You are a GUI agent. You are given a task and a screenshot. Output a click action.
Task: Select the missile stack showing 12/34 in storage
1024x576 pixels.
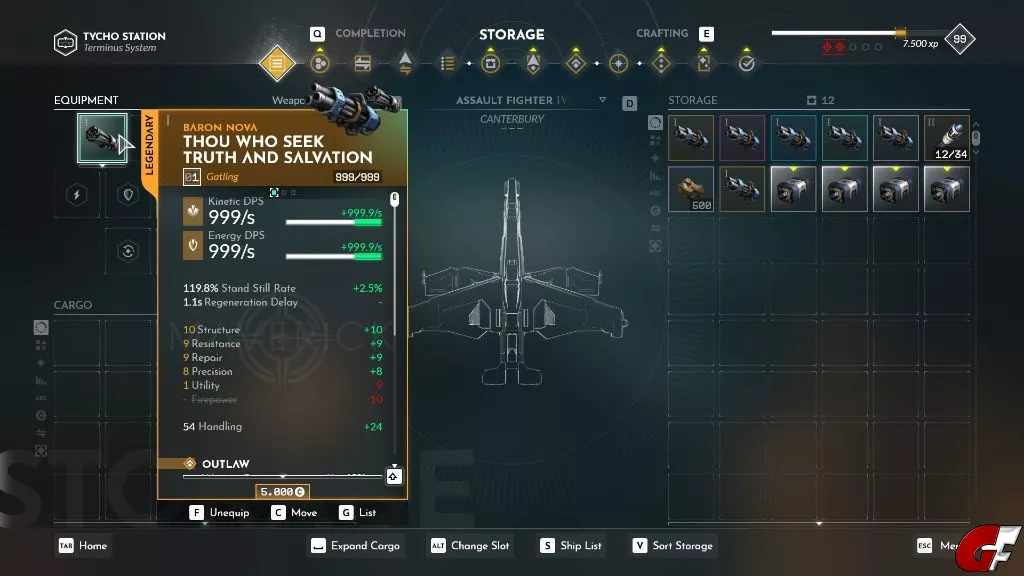(x=947, y=138)
